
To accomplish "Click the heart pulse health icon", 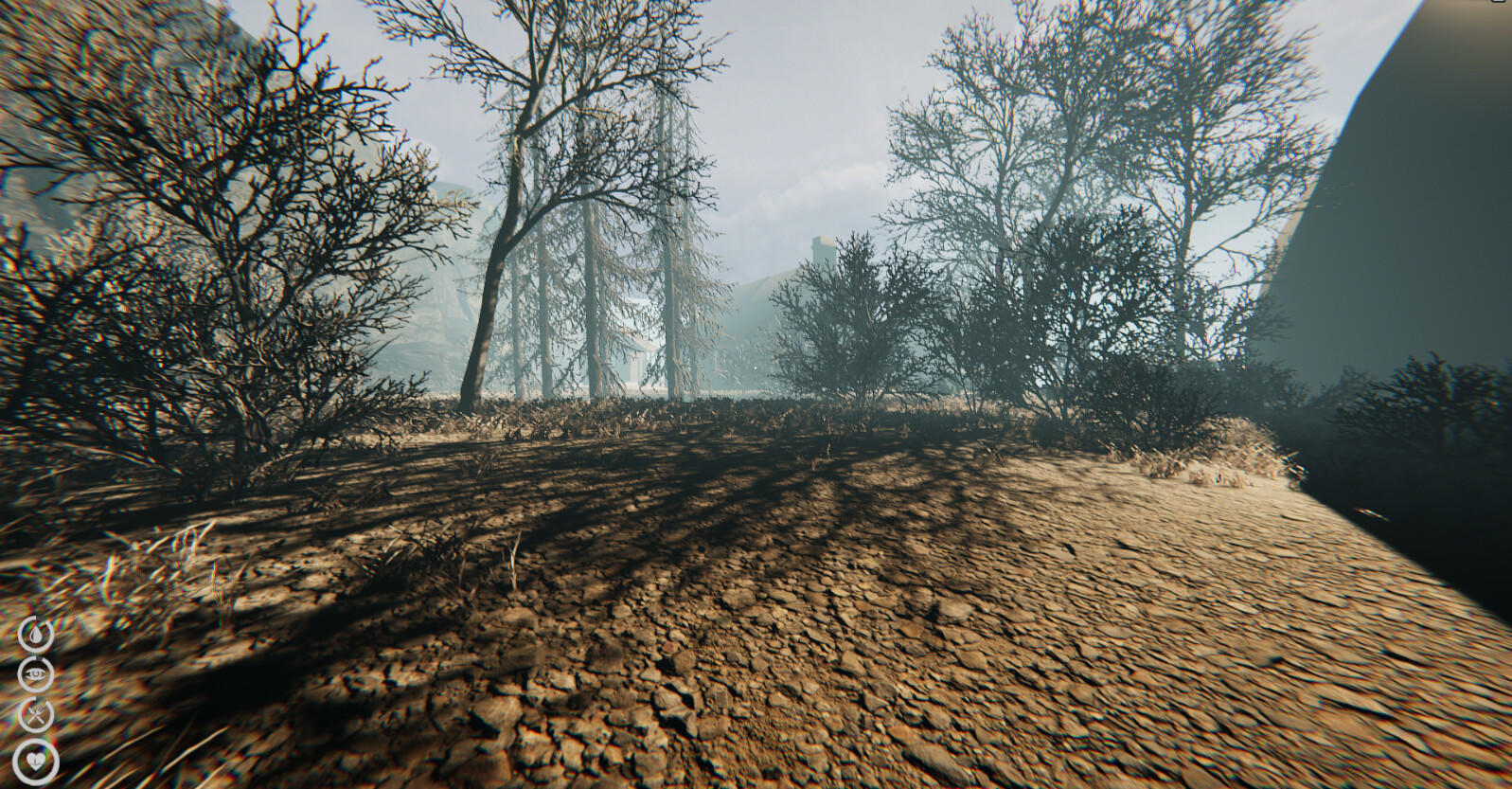I will coord(35,760).
